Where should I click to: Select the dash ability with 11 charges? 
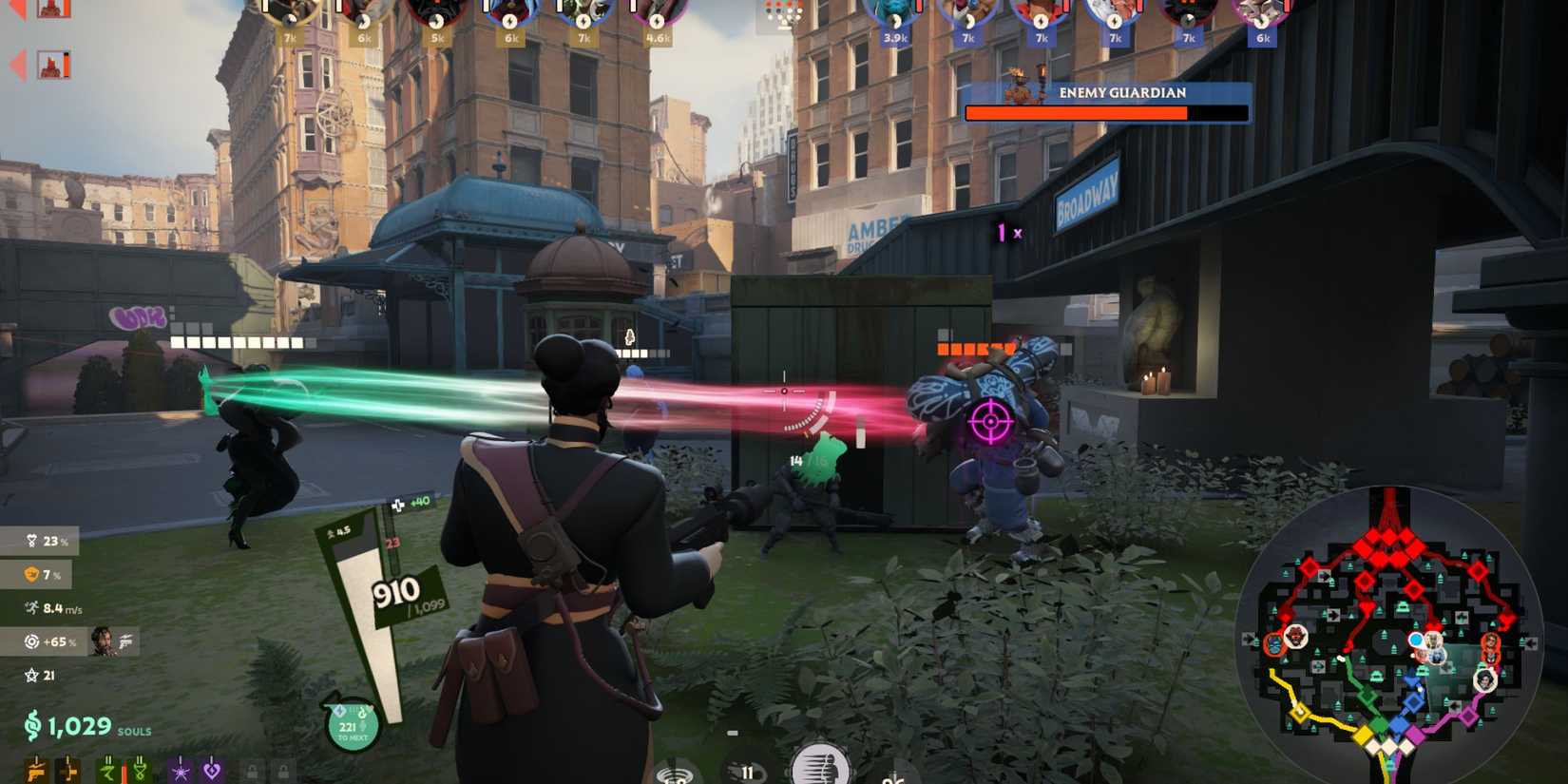point(748,774)
